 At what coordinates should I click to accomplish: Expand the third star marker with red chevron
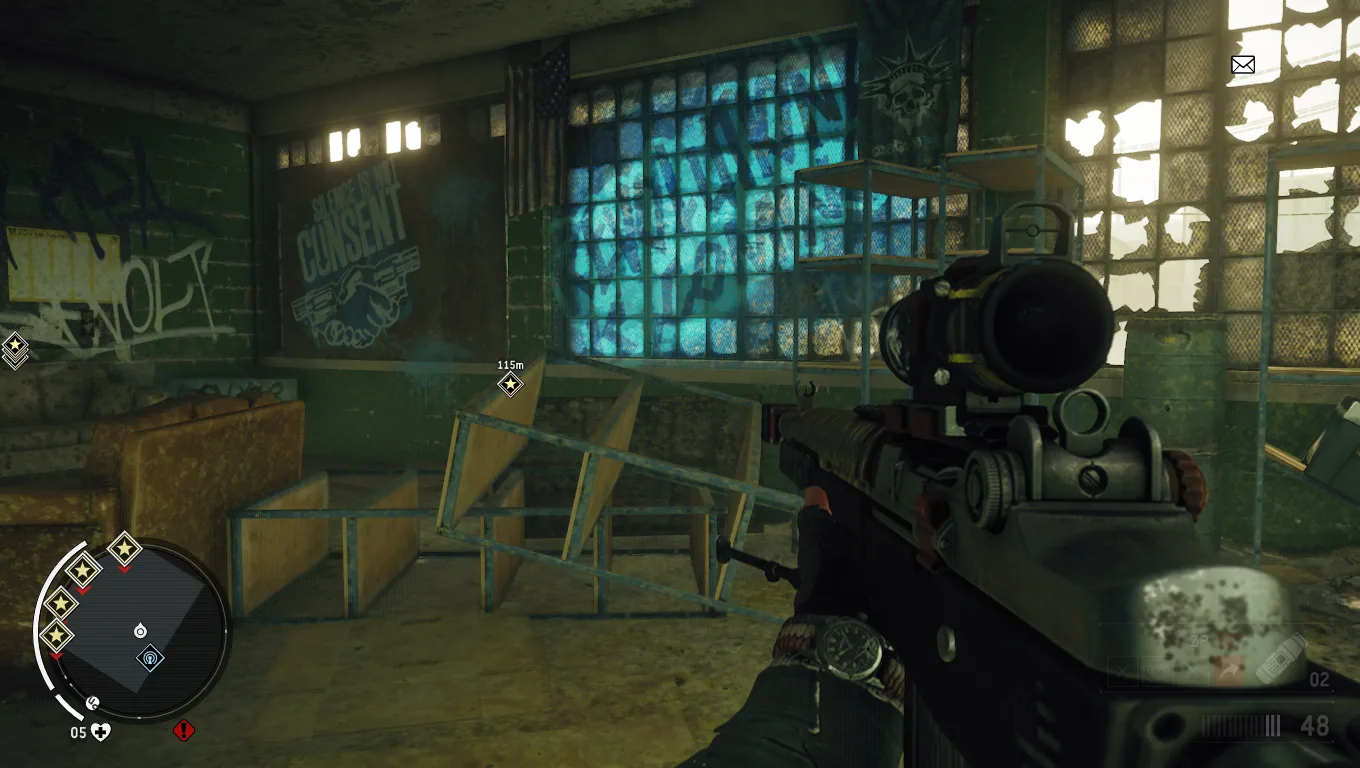tap(62, 601)
